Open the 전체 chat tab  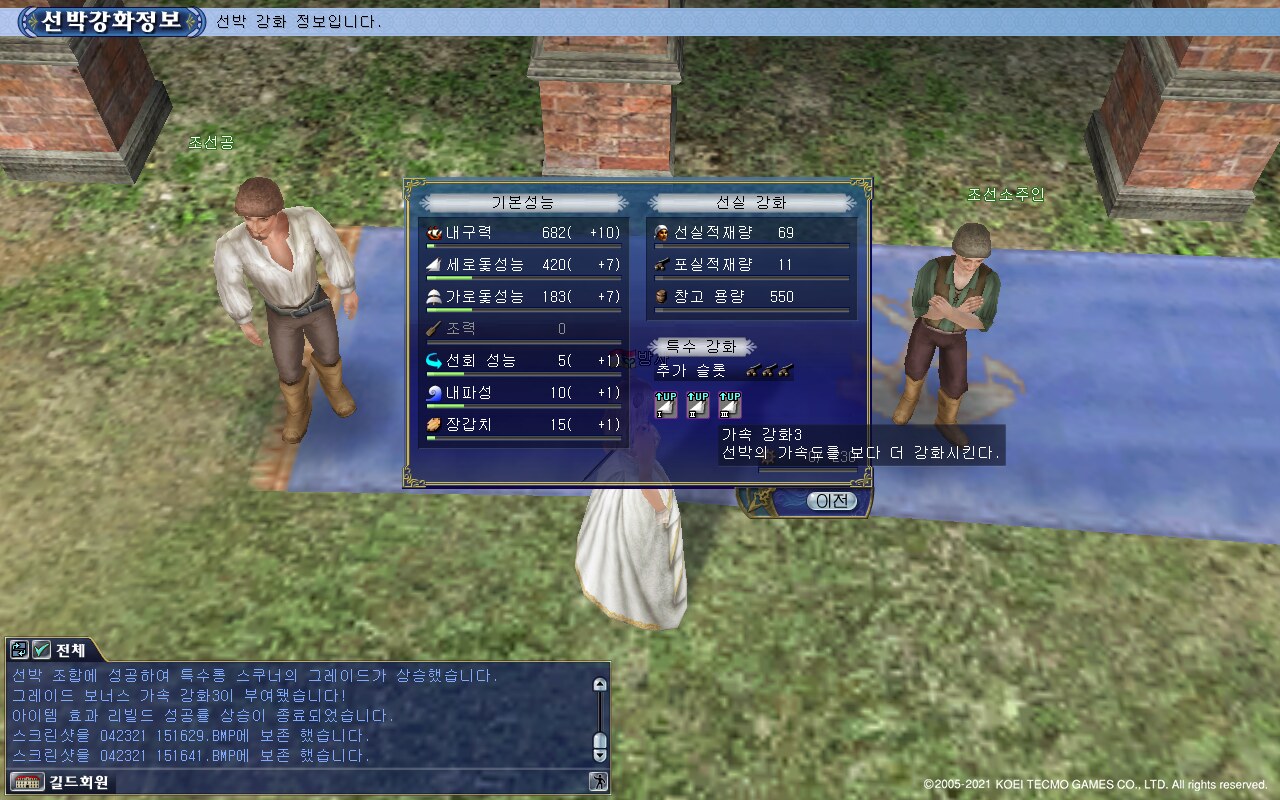tap(70, 650)
